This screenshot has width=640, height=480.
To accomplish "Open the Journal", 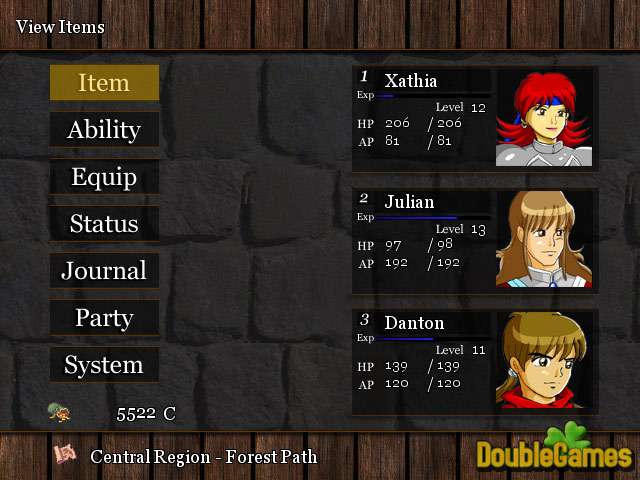I will pyautogui.click(x=104, y=270).
